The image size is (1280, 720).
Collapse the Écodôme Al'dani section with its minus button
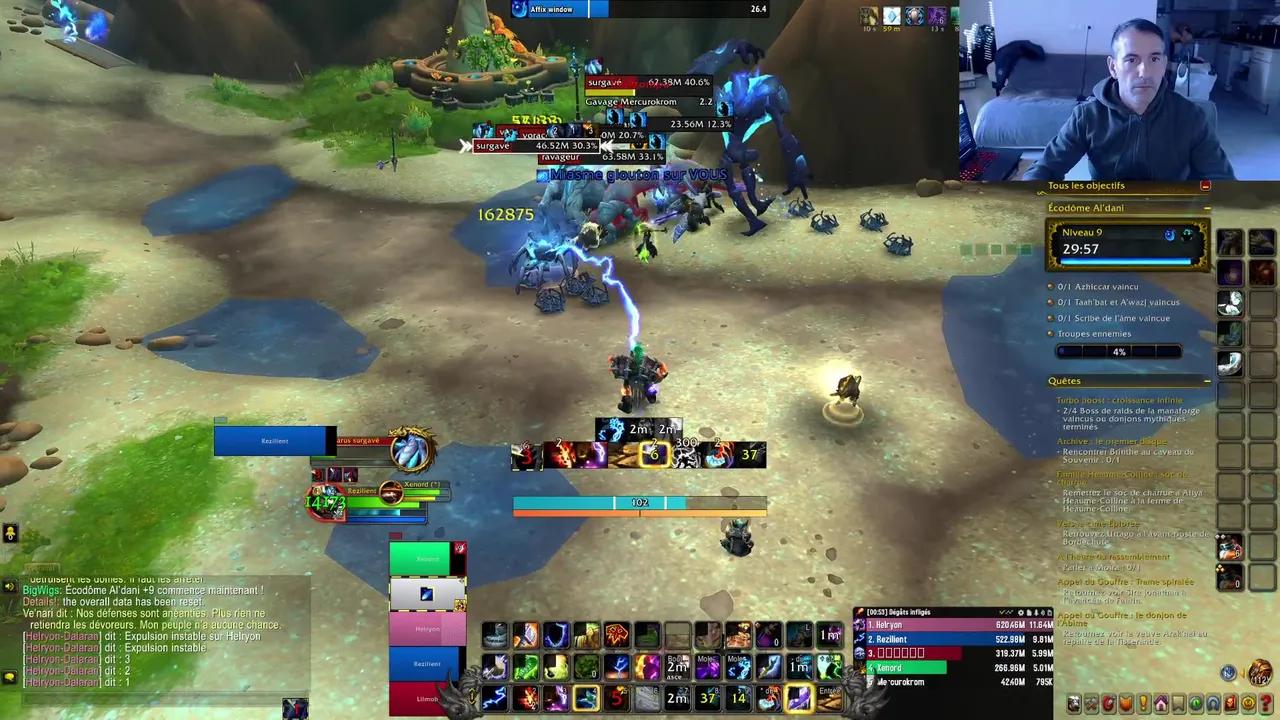click(x=1206, y=208)
